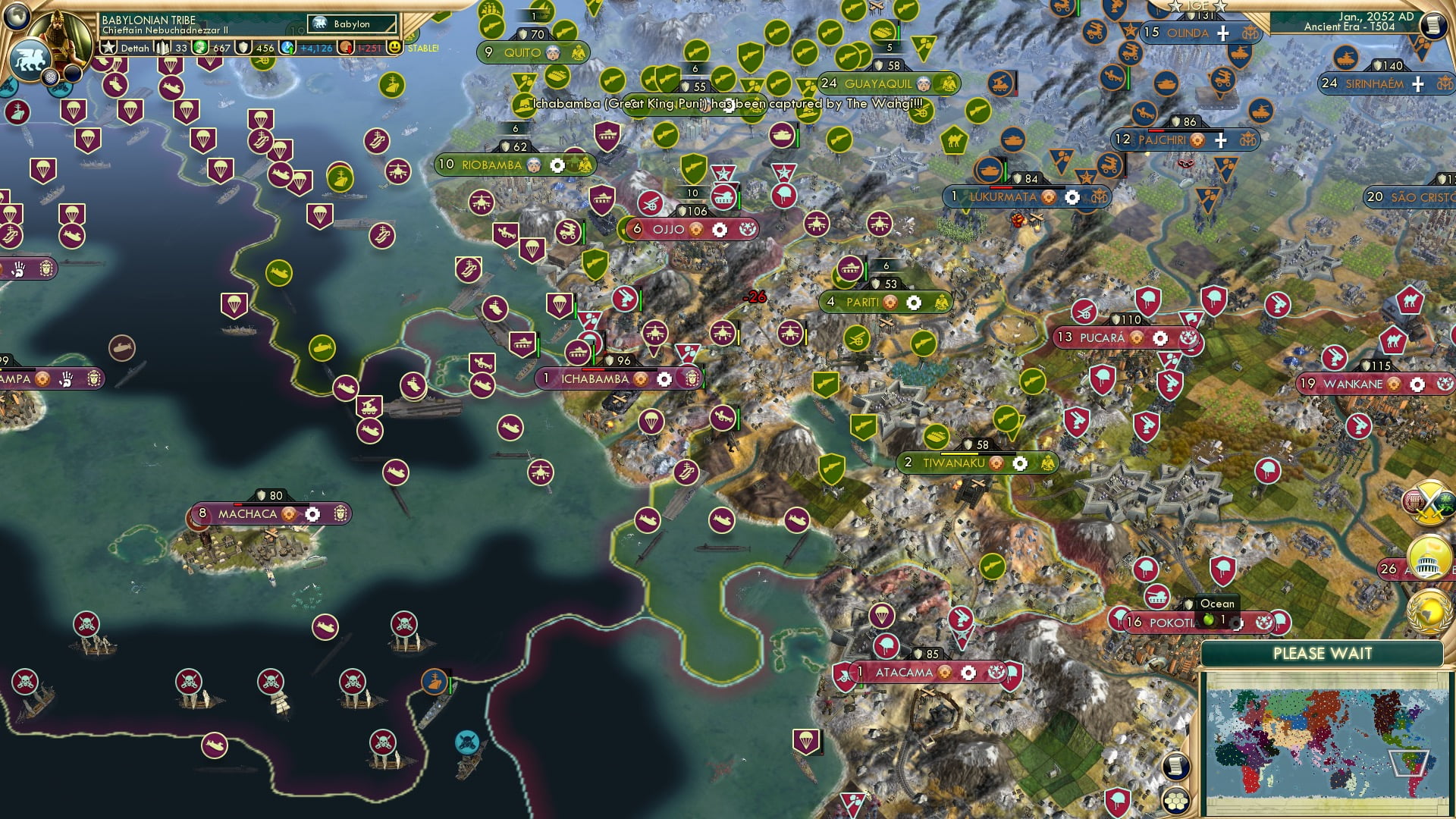This screenshot has width=1456, height=819.
Task: Click the plus button on Sirinhaém banner
Action: [1417, 83]
